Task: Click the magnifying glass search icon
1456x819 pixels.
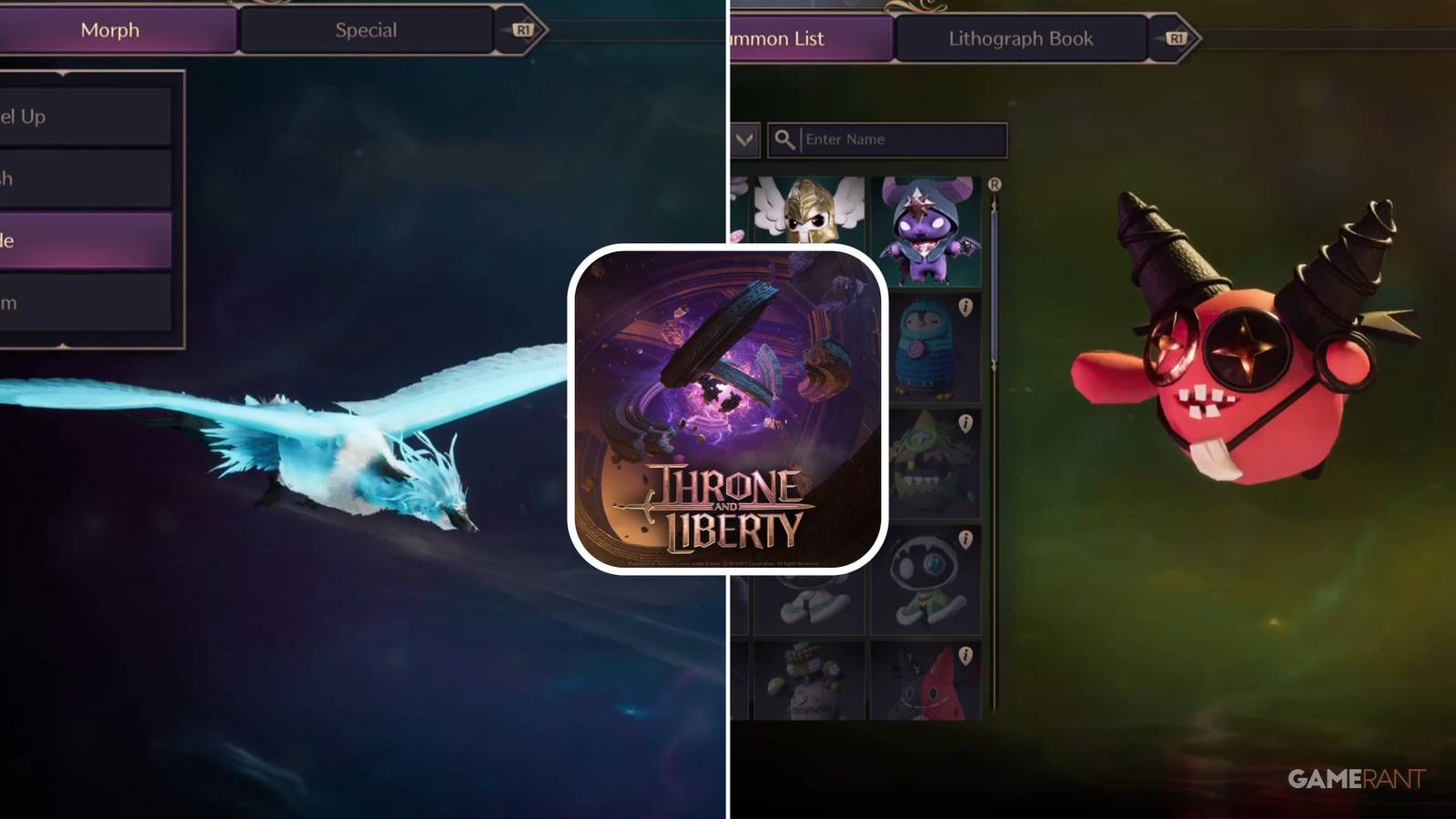Action: click(784, 139)
